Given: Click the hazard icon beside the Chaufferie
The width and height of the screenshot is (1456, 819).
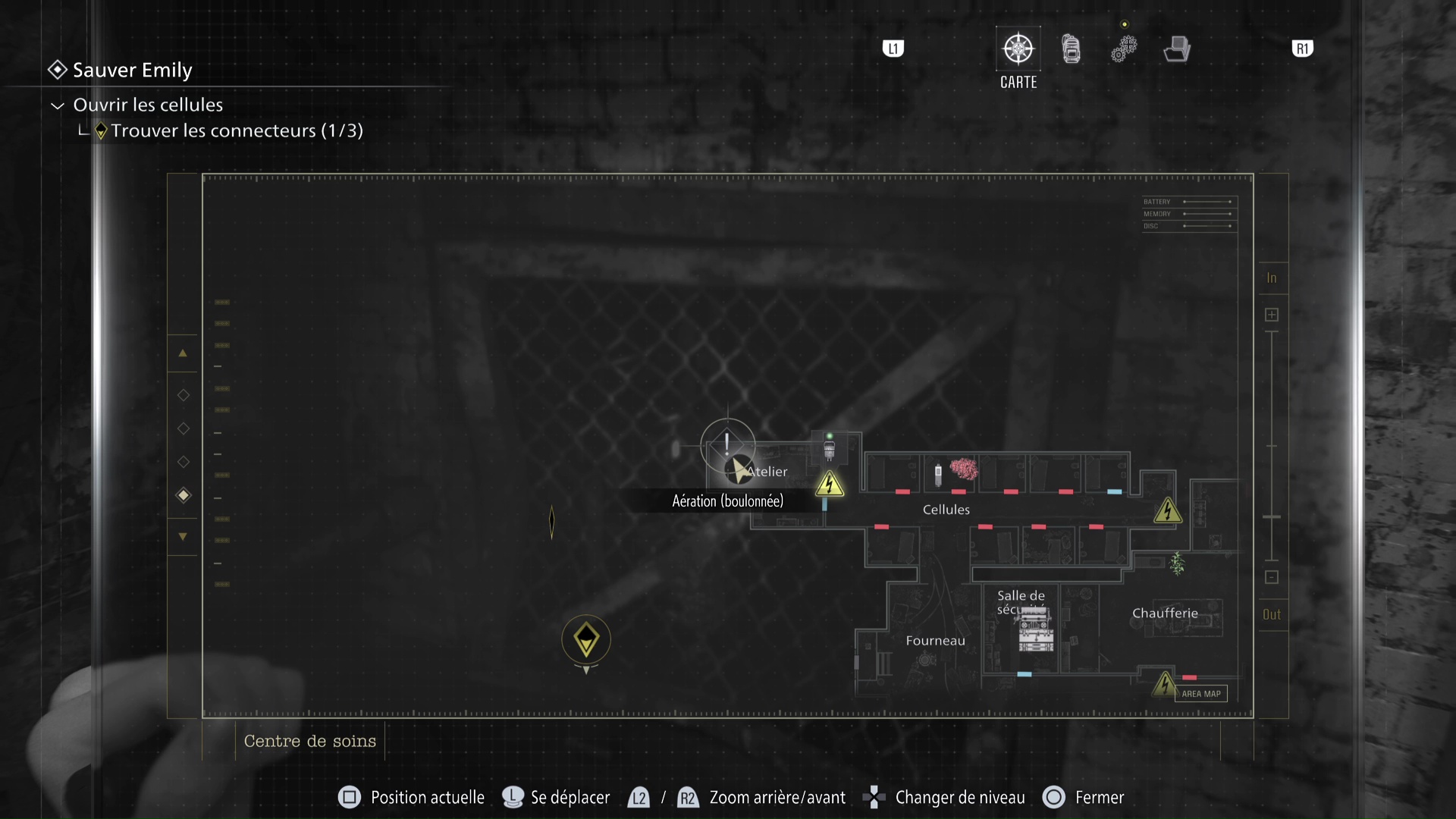Looking at the screenshot, I should [1168, 511].
